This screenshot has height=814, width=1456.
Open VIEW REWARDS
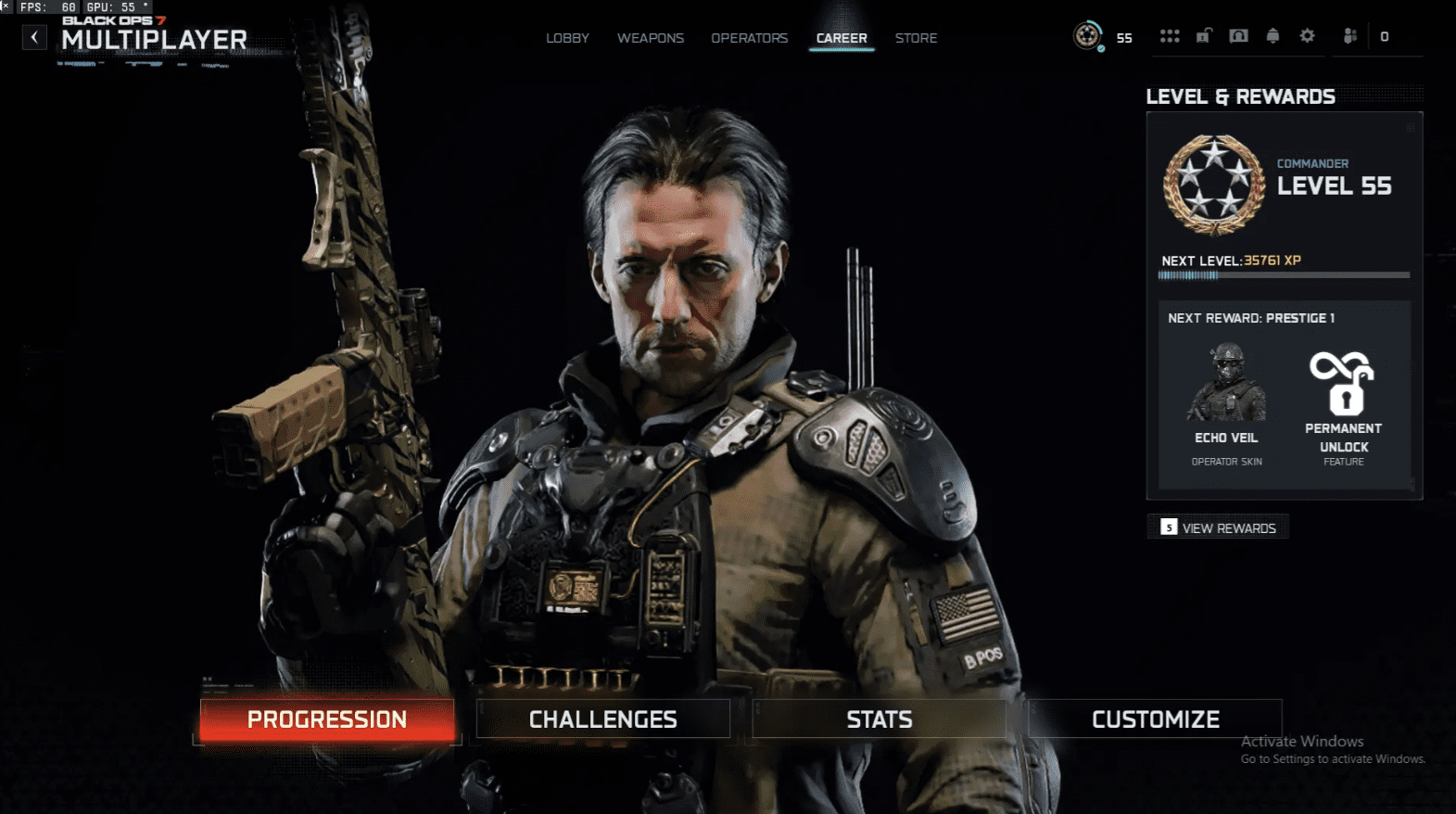coord(1218,527)
